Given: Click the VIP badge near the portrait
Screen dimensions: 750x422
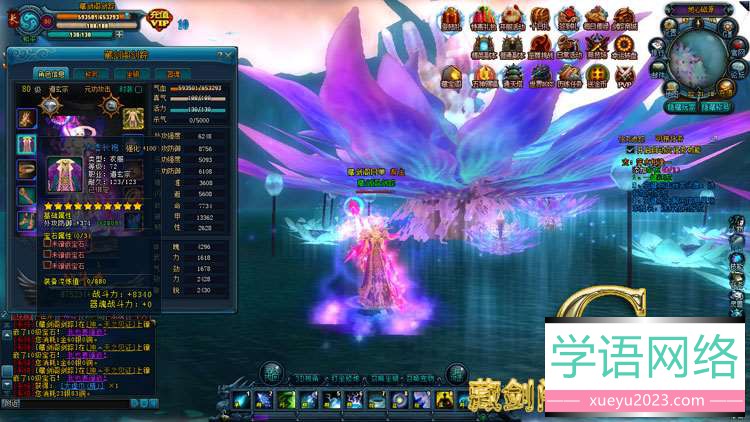Looking at the screenshot, I should 157,19.
